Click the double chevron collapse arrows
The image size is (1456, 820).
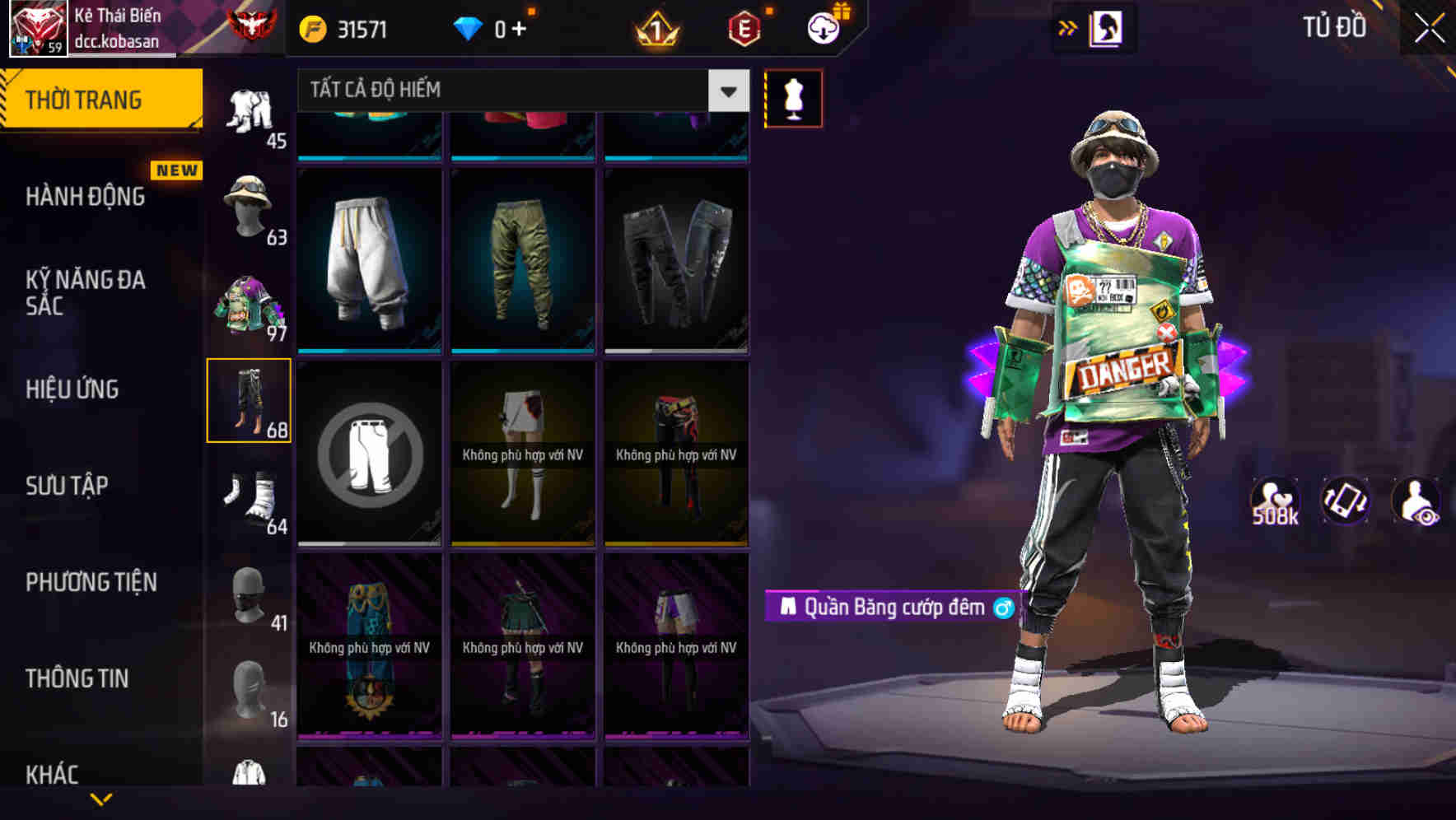click(x=1068, y=27)
